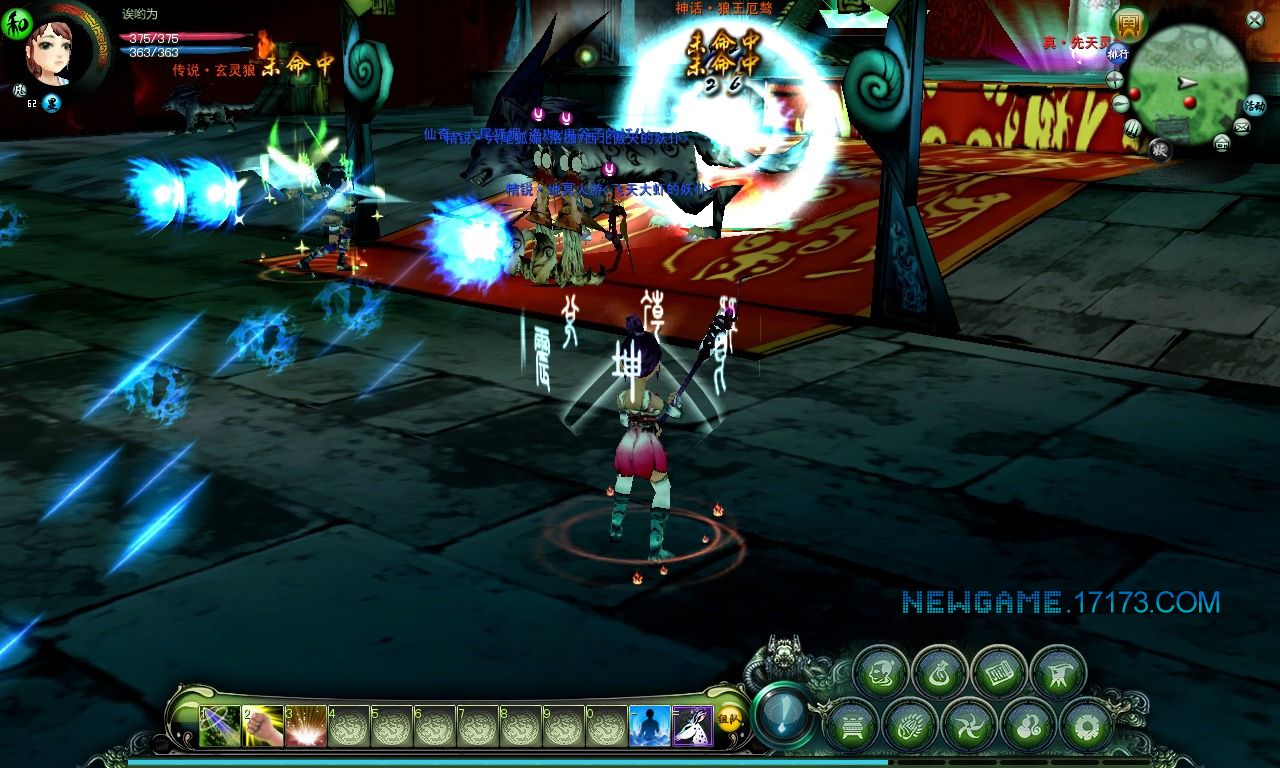Open the mail envelope icon
Screen dimensions: 1280x768
point(1241,126)
